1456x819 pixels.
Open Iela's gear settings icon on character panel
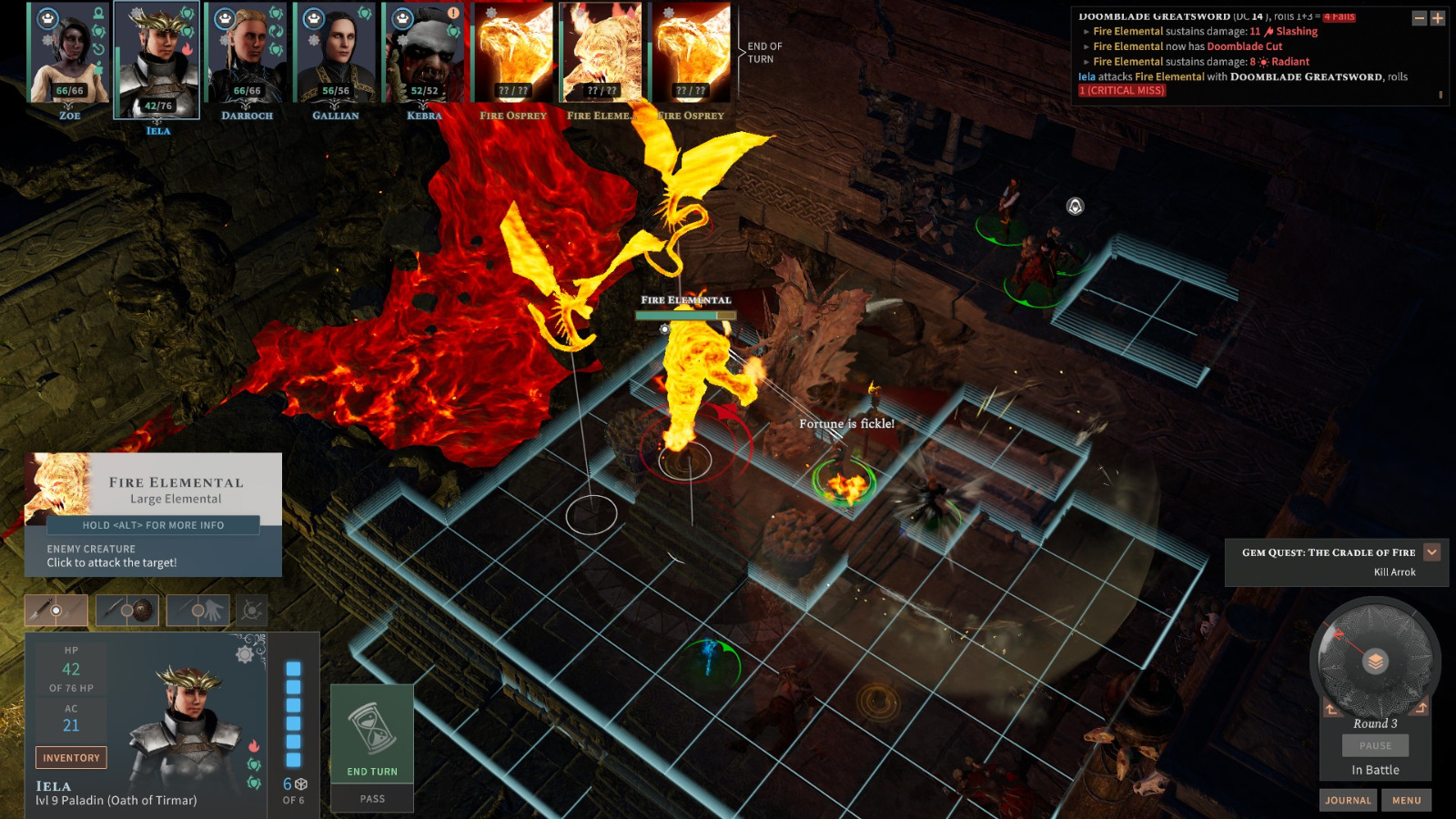tap(243, 653)
